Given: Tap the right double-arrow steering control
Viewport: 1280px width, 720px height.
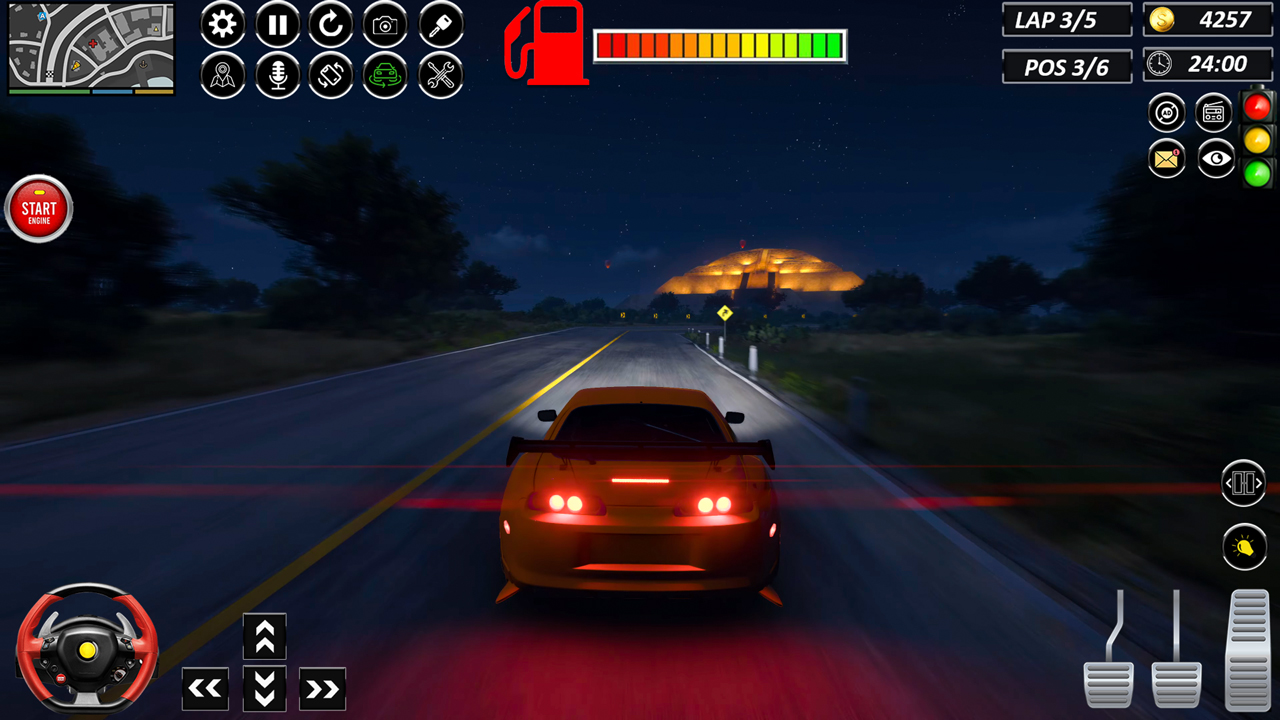Looking at the screenshot, I should (x=322, y=689).
